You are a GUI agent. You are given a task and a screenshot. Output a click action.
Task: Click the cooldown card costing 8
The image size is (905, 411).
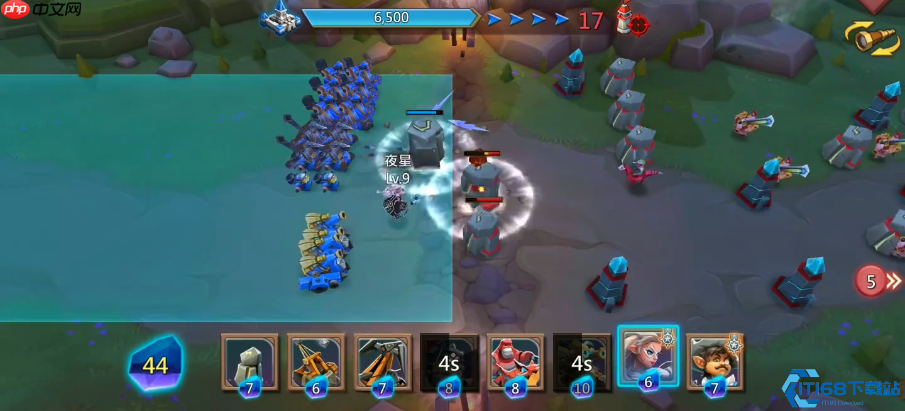(x=448, y=362)
